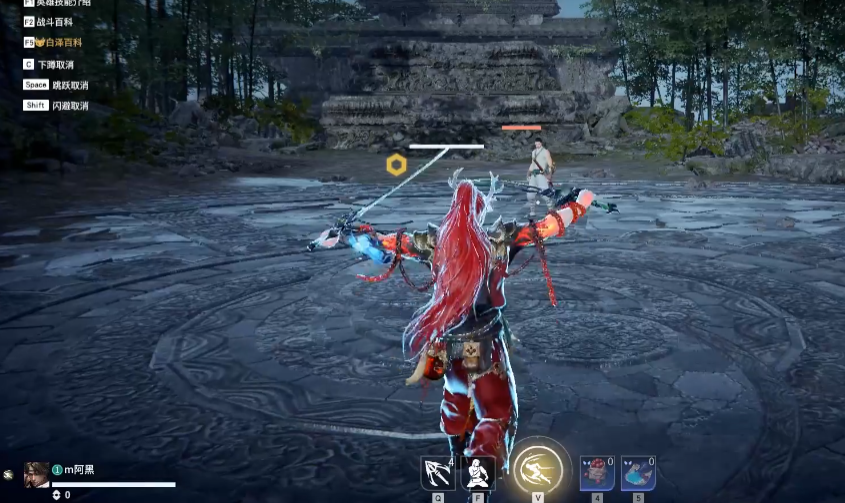Use the blue pouch consumable item
The height and width of the screenshot is (503, 845).
click(638, 472)
